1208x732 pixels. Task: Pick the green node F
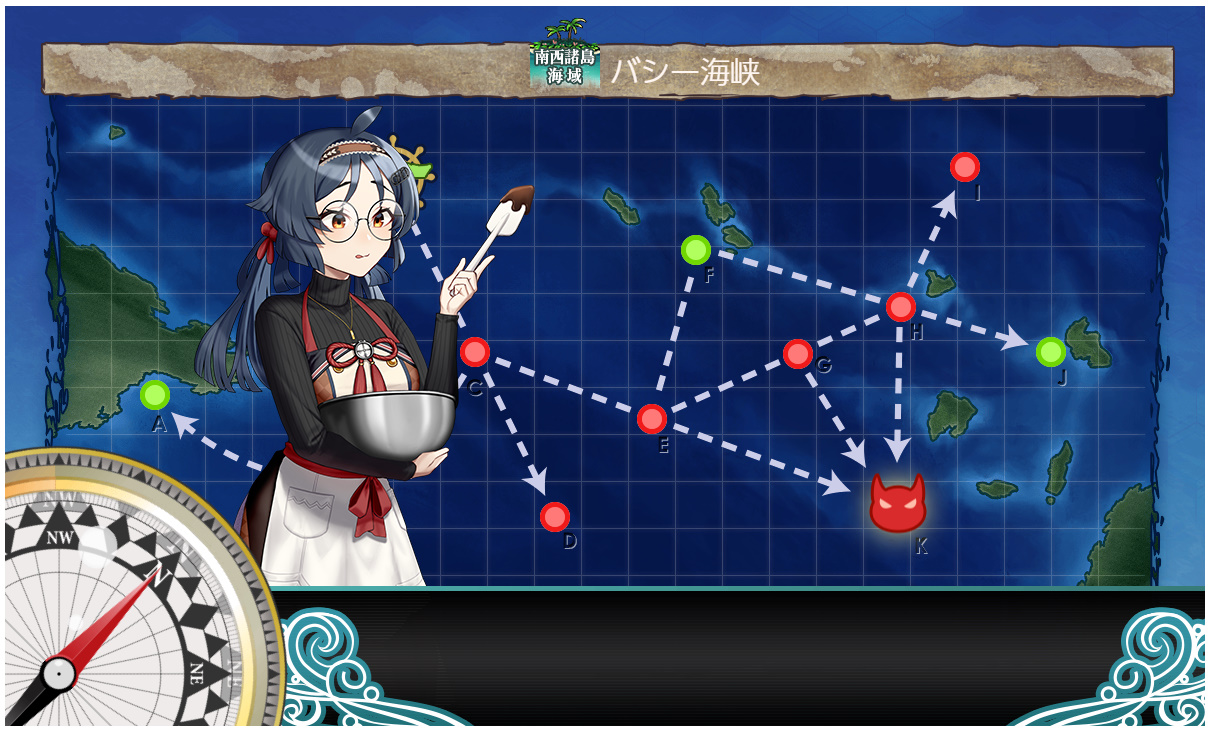(x=696, y=250)
